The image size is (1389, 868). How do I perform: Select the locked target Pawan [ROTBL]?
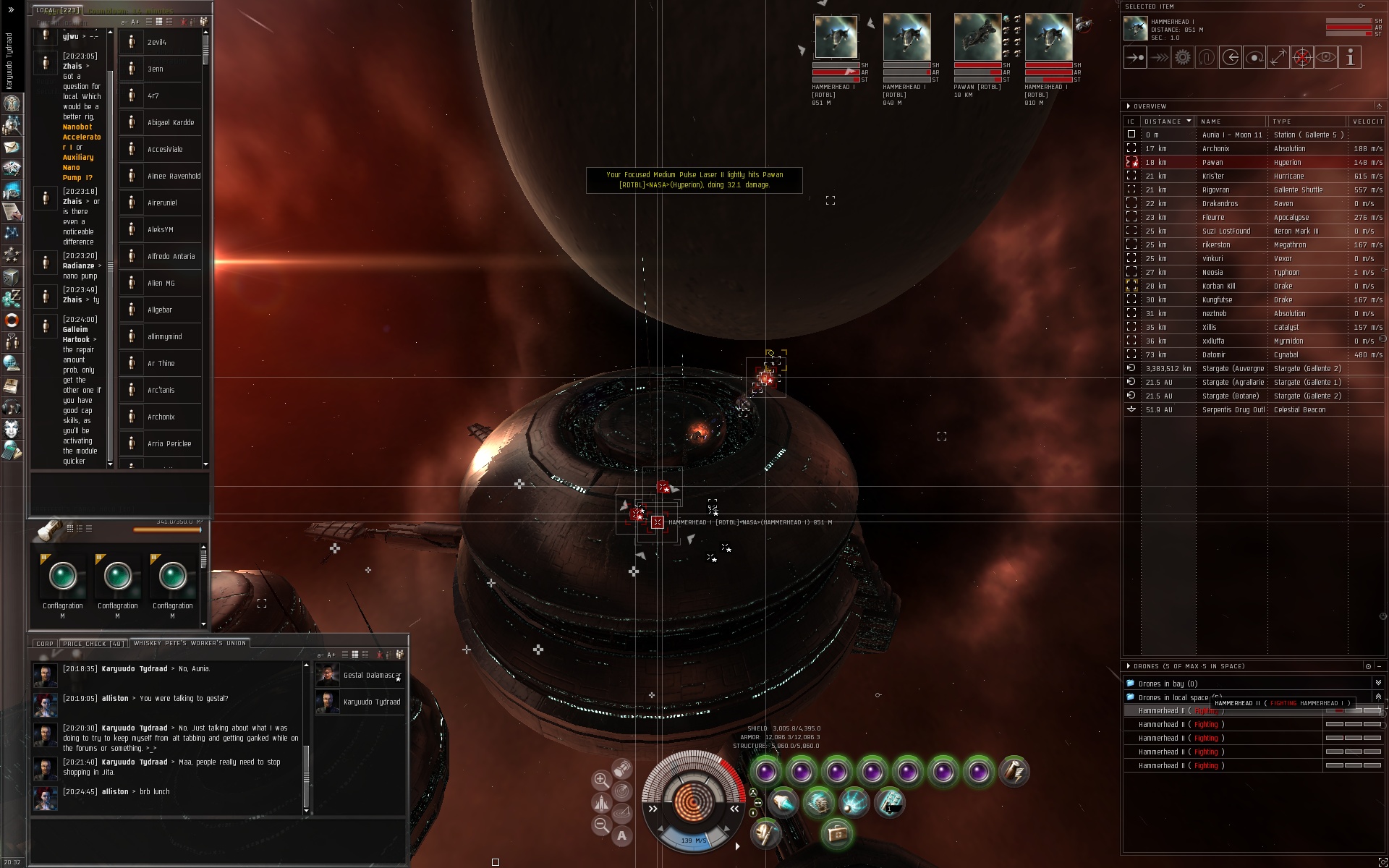point(977,38)
